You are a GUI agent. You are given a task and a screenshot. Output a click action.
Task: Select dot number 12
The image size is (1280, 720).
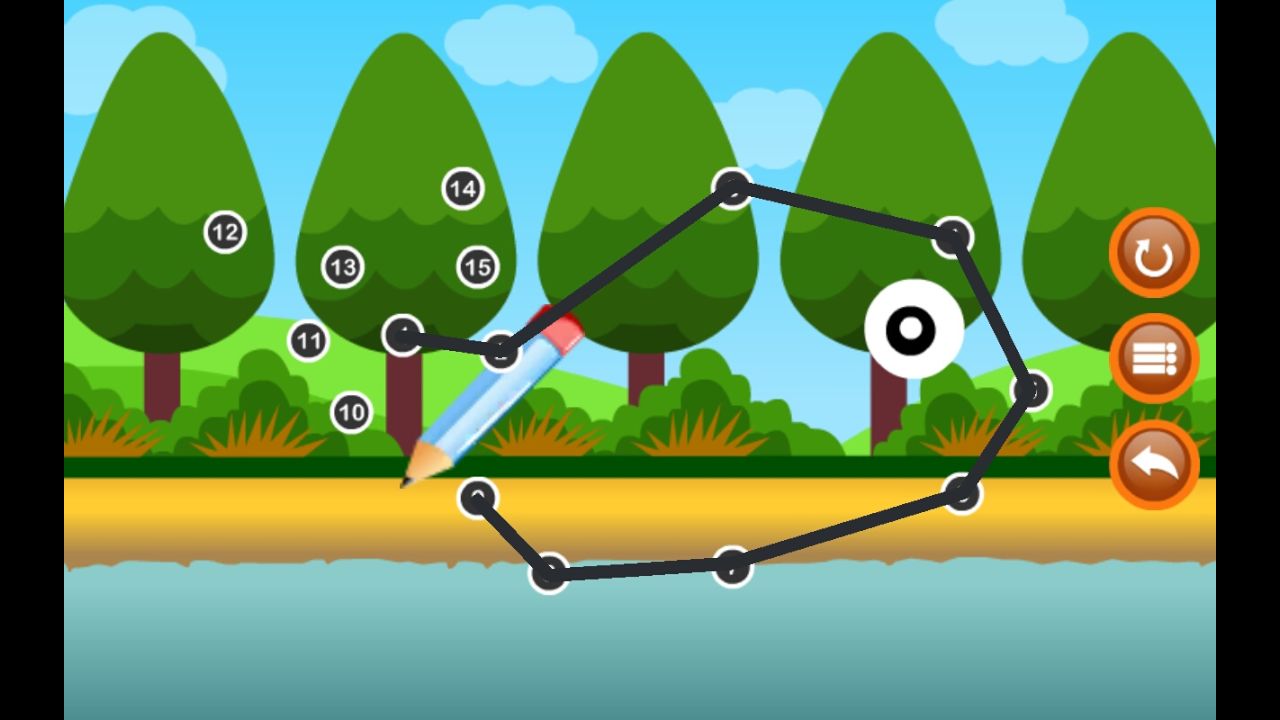click(x=225, y=233)
